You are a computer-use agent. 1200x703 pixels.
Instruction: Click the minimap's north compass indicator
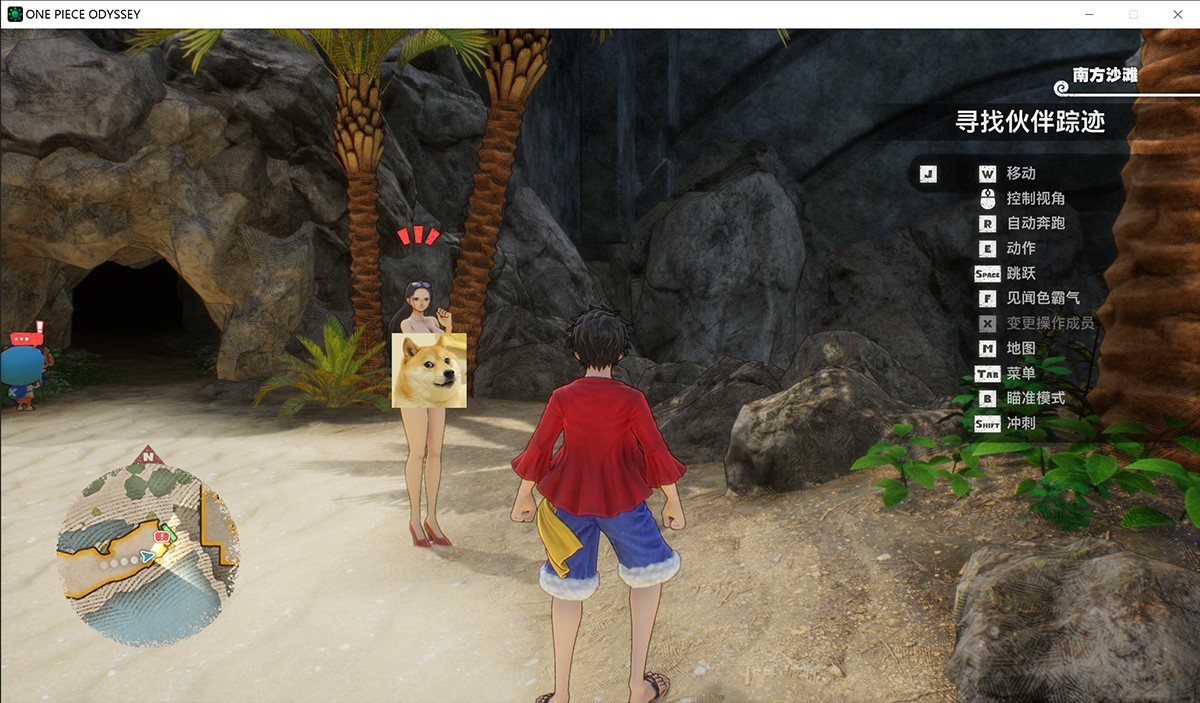(148, 456)
